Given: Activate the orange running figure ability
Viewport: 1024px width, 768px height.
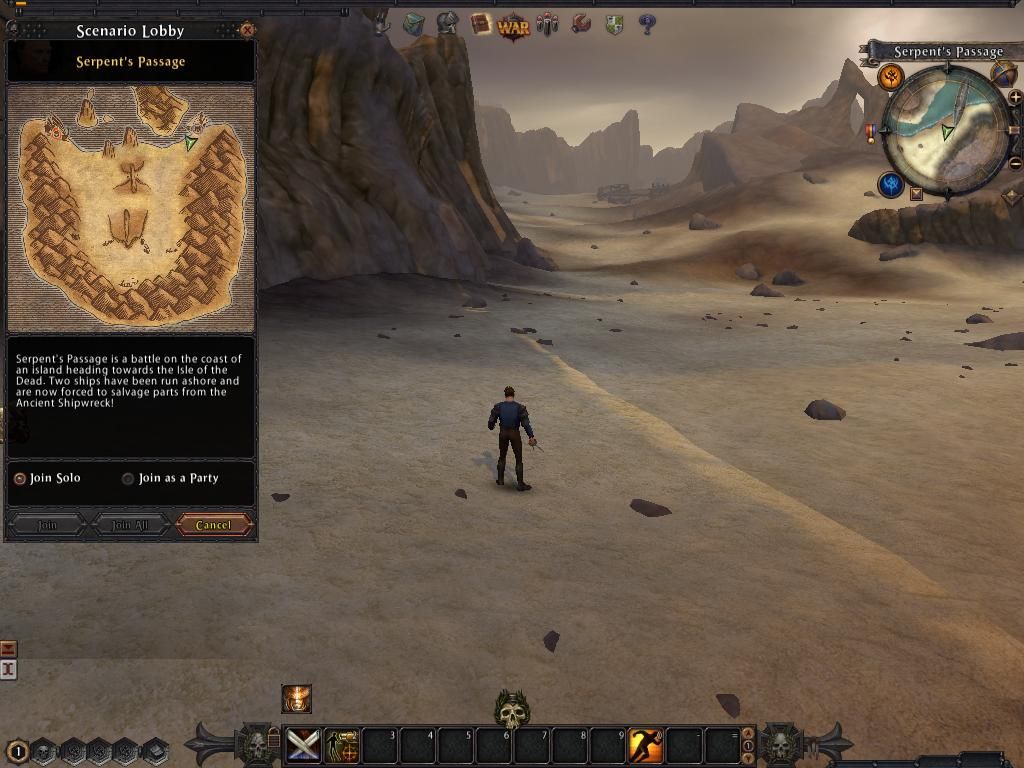Looking at the screenshot, I should pos(645,745).
